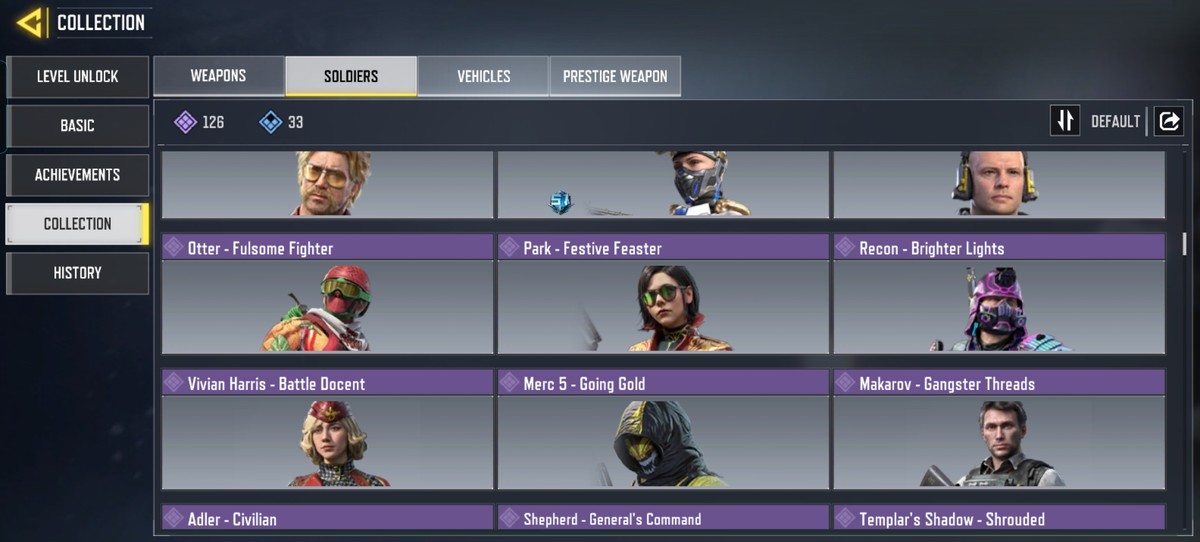The height and width of the screenshot is (542, 1200).
Task: Select Merc 5 - Going Gold skin
Action: (x=663, y=429)
